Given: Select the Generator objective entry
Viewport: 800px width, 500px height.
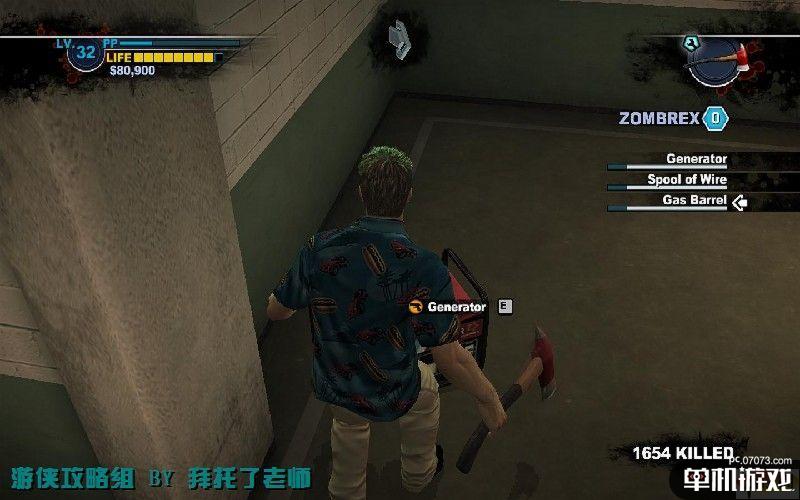Looking at the screenshot, I should 696,159.
